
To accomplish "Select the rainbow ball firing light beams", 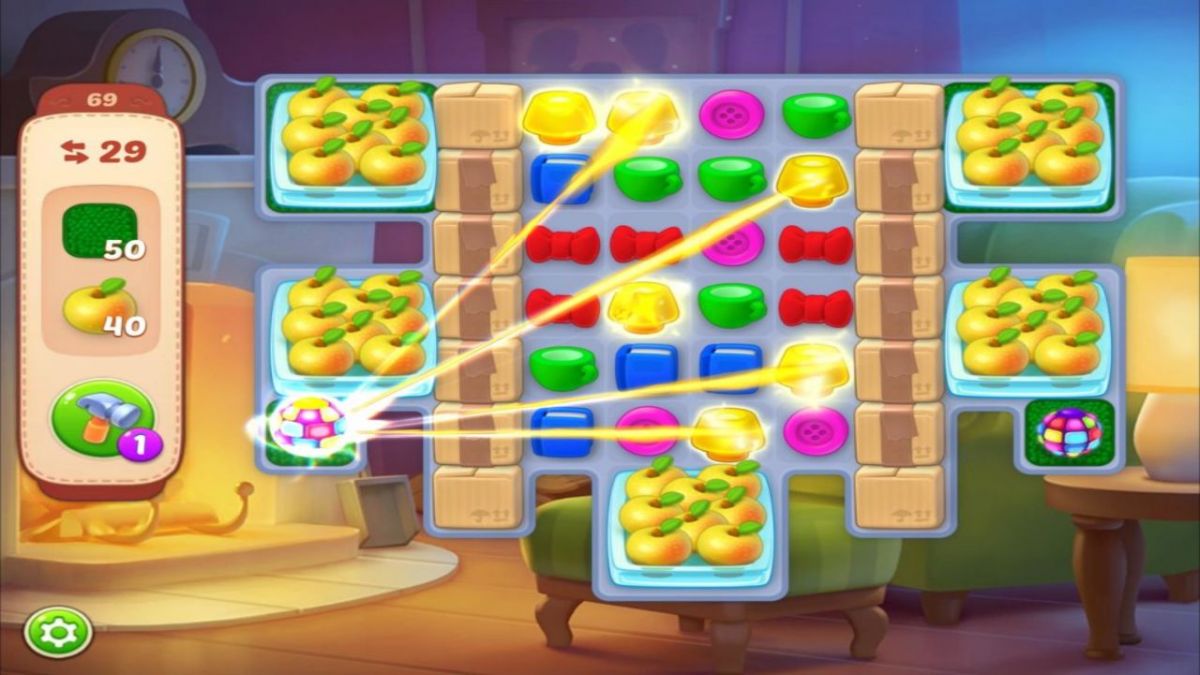I will point(309,427).
